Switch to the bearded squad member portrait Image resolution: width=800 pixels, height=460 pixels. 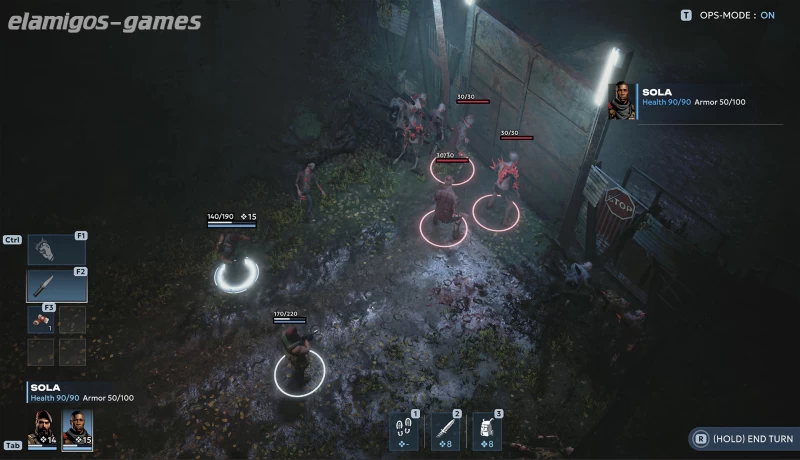43,427
